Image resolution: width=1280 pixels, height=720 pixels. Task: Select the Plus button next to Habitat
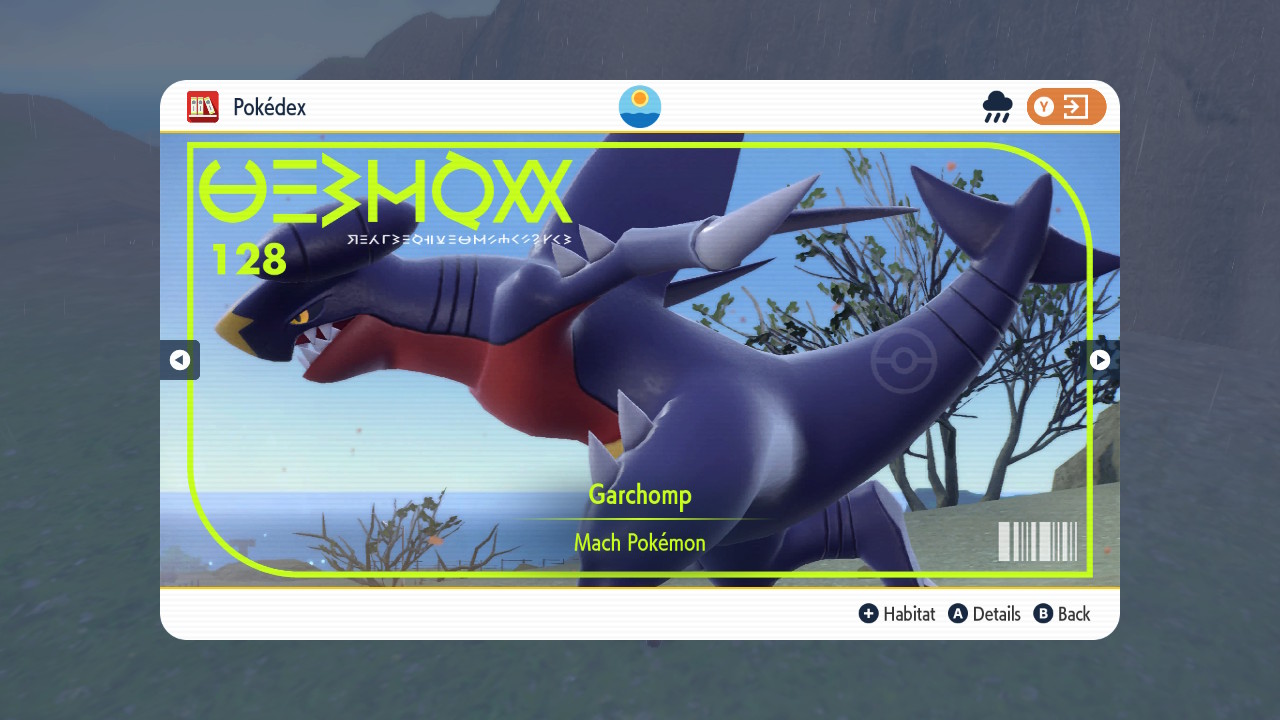pyautogui.click(x=869, y=613)
